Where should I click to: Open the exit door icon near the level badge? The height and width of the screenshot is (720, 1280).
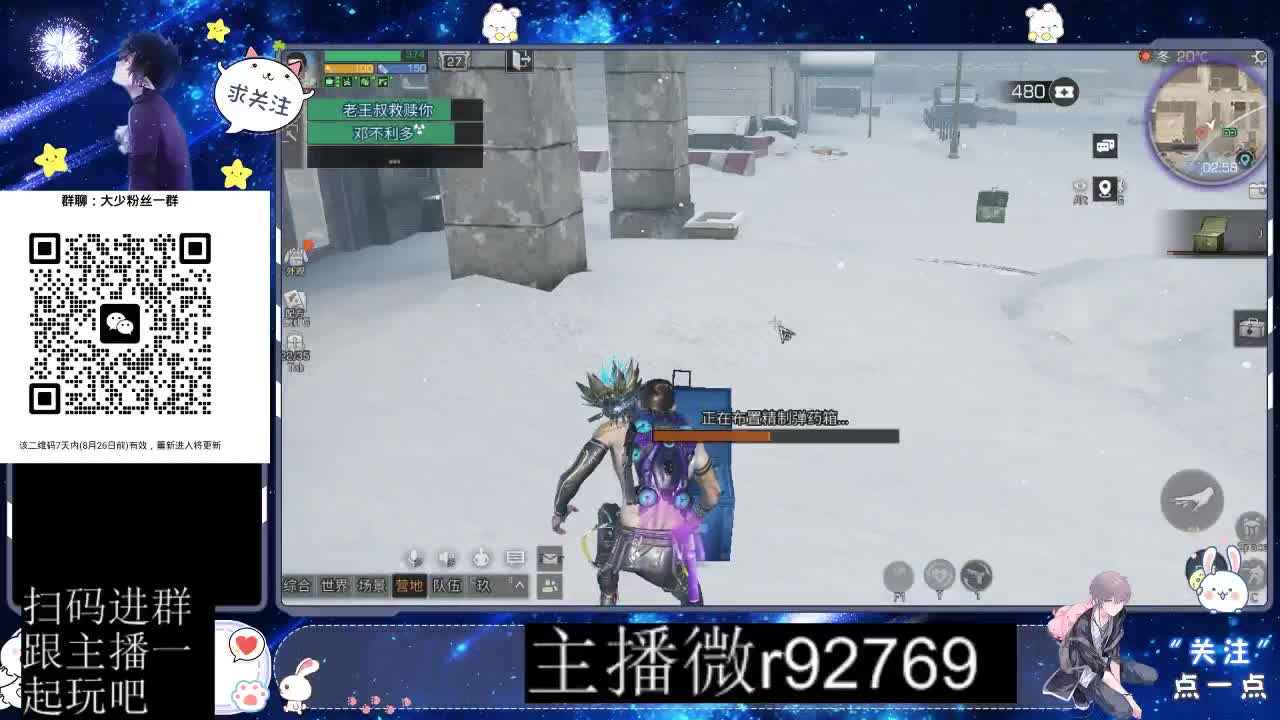[x=520, y=60]
